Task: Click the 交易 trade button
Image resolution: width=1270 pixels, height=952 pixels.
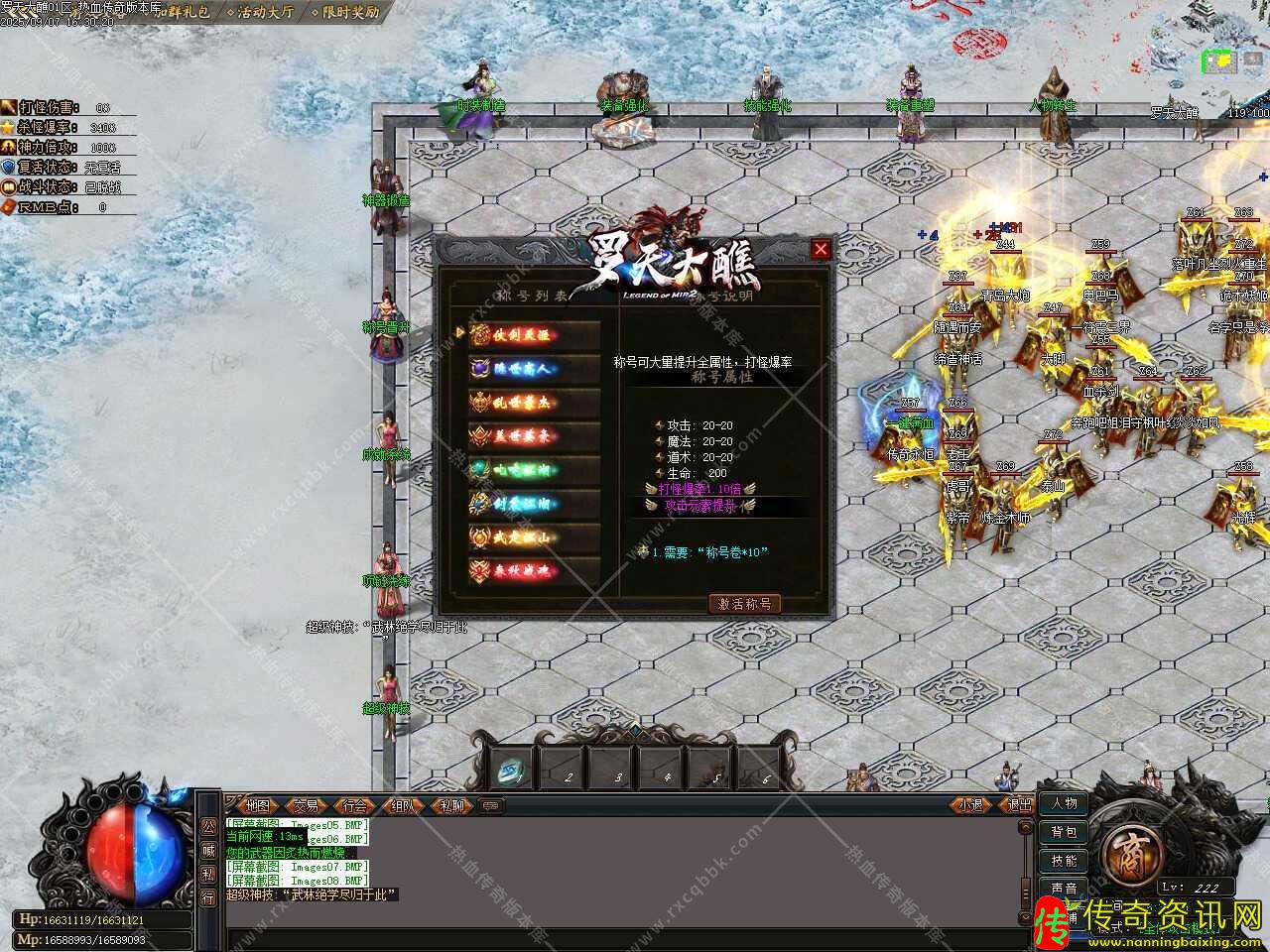Action: click(x=307, y=806)
